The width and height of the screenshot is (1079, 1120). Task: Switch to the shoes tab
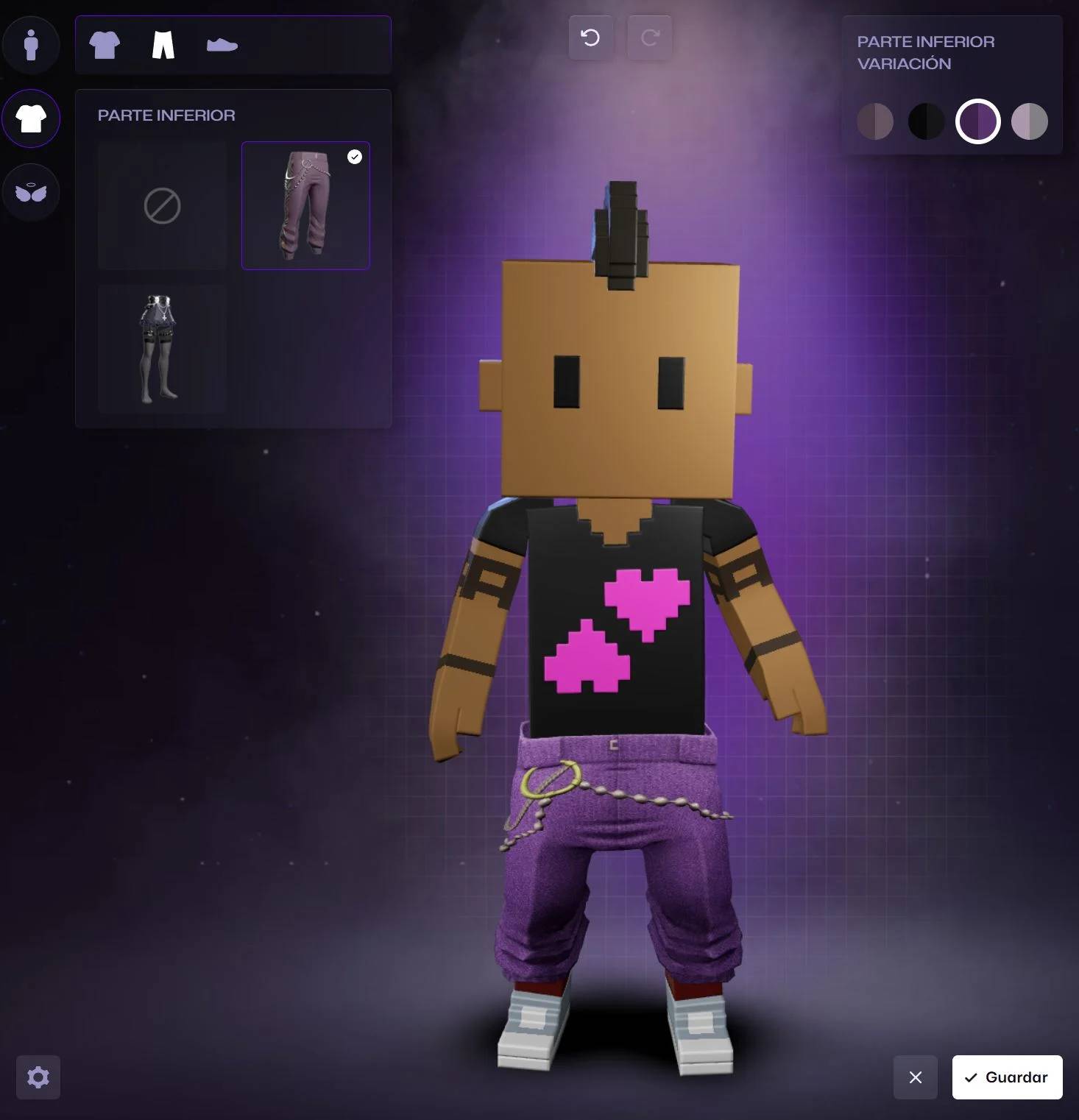(222, 45)
